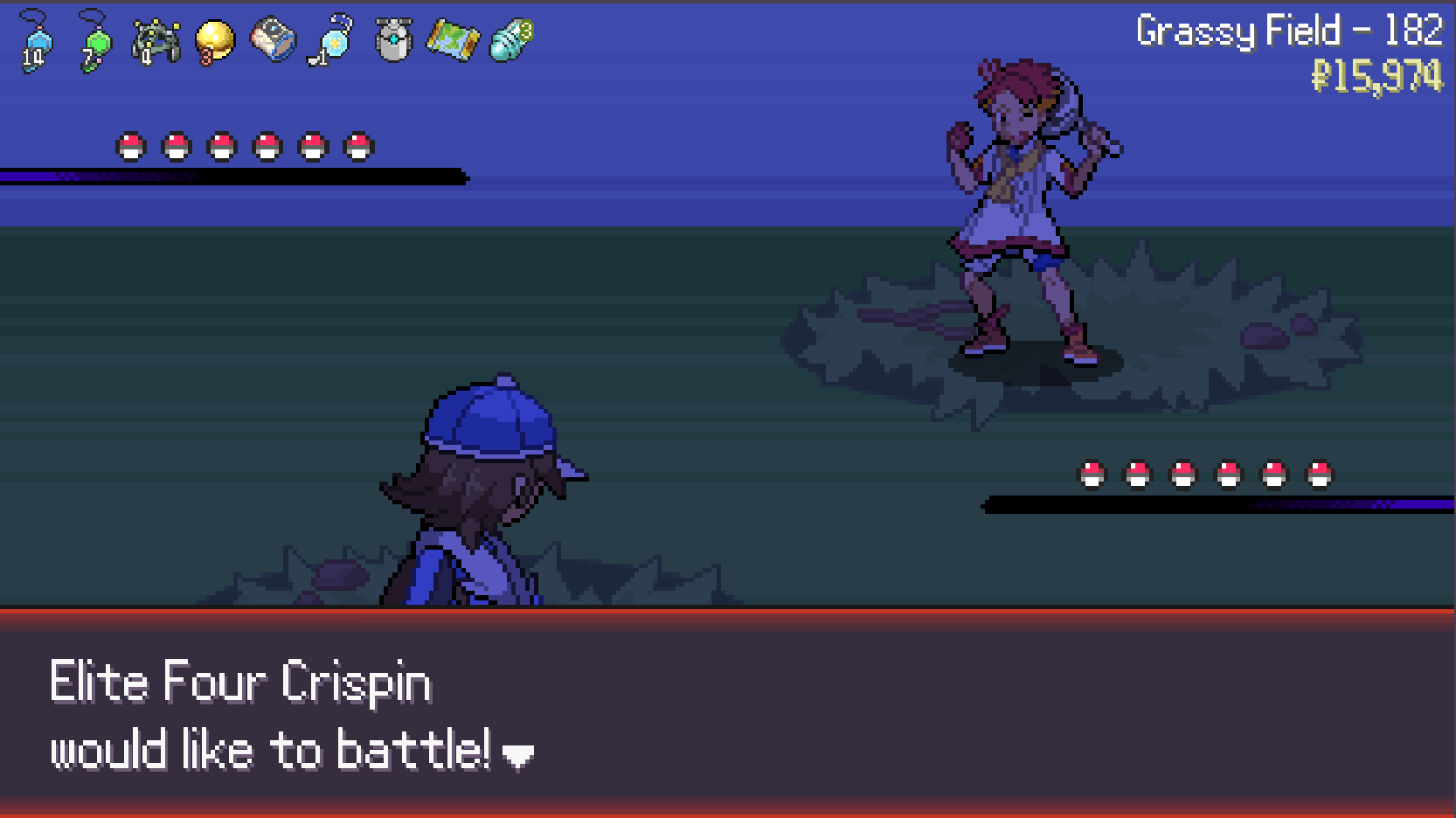Click the Elite Four Crispin dialogue box
1456x818 pixels.
pyautogui.click(x=727, y=713)
